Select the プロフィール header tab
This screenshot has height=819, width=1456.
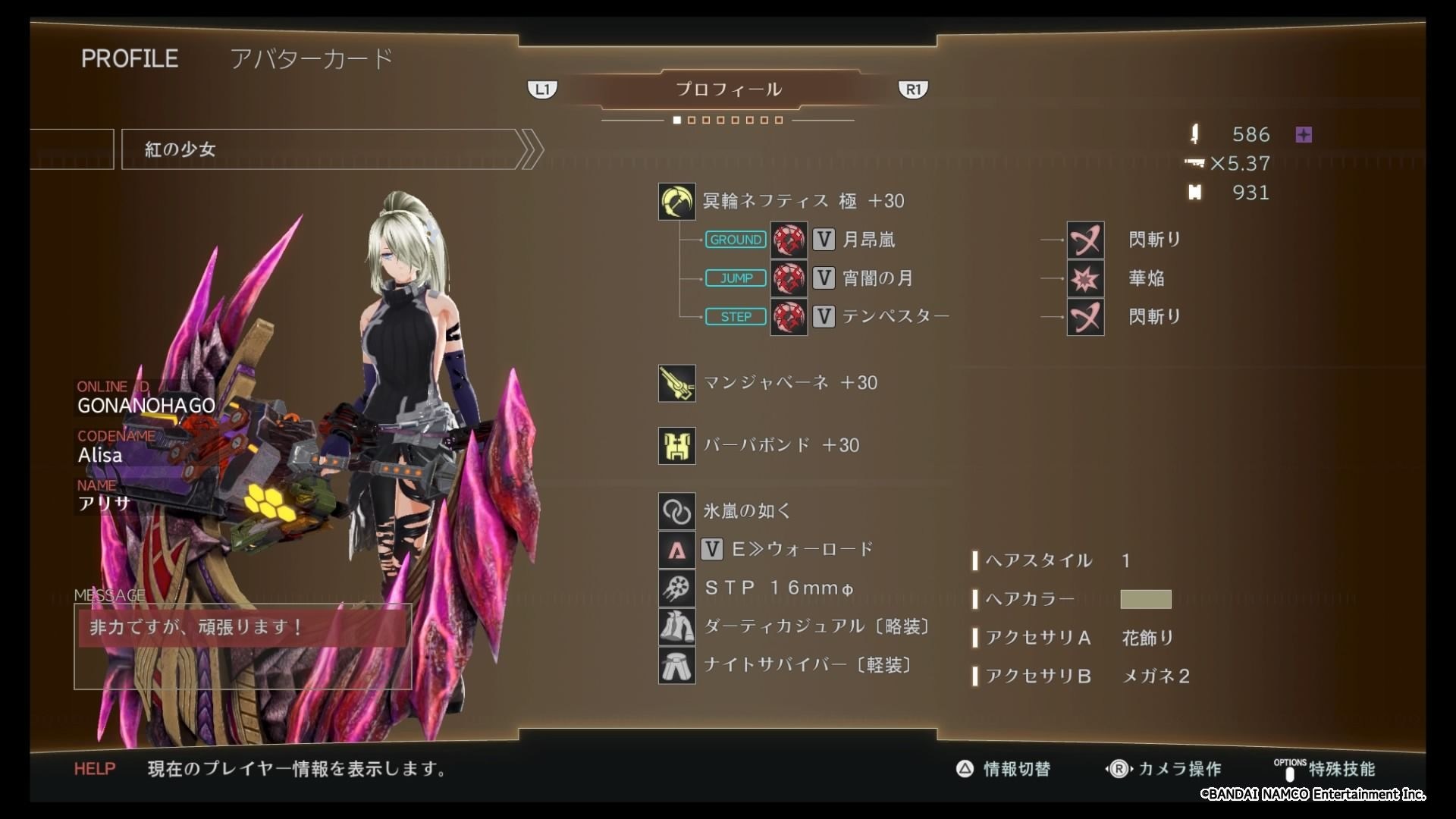pyautogui.click(x=729, y=89)
